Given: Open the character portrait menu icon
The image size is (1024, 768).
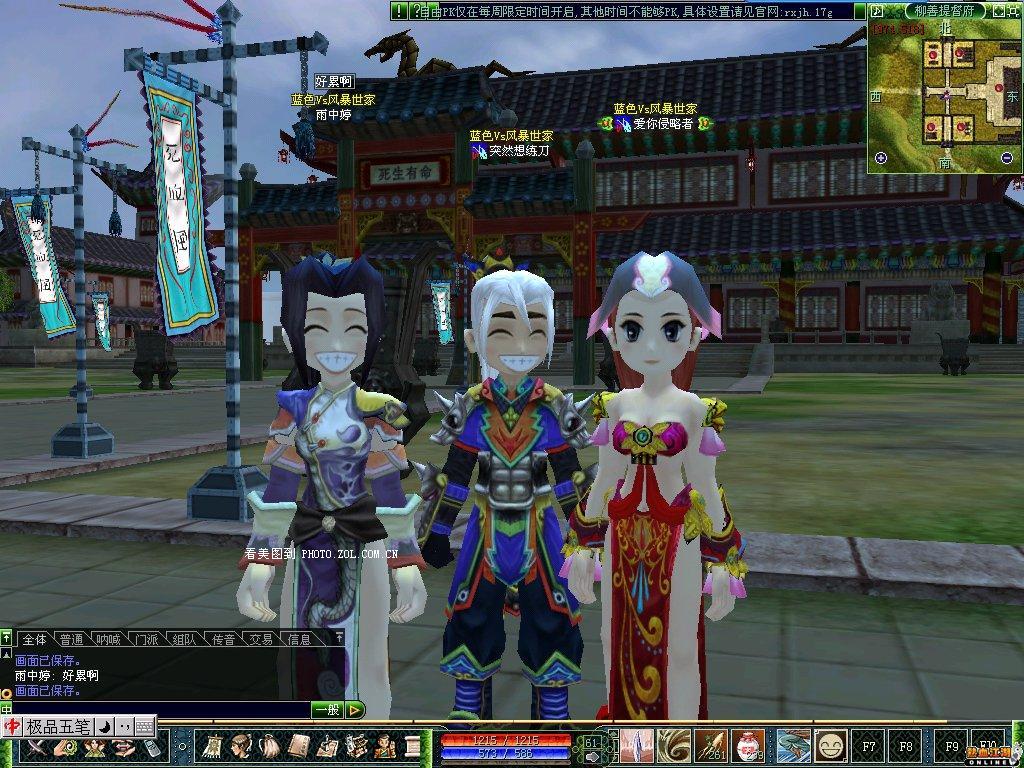Looking at the screenshot, I should coord(241,746).
